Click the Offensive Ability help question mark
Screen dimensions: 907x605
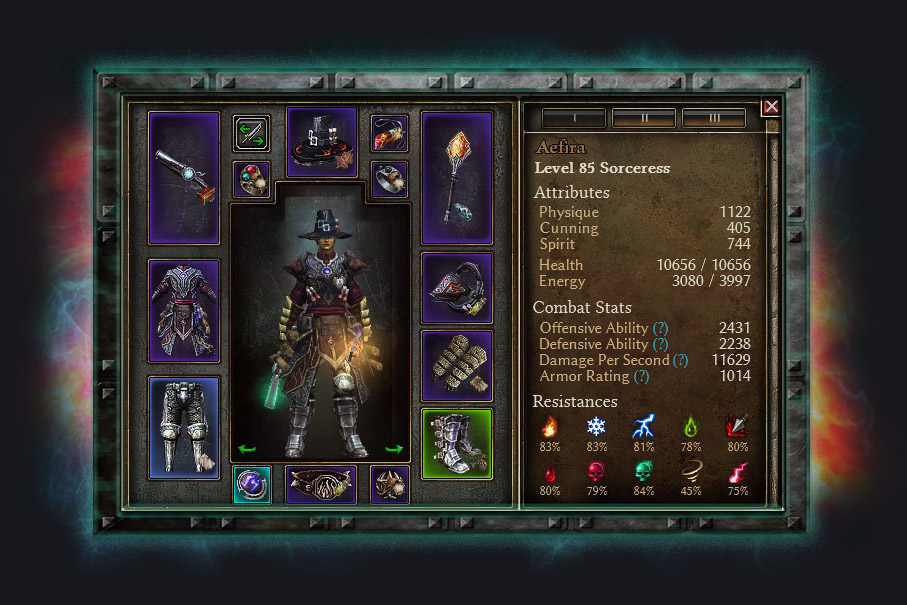click(660, 328)
